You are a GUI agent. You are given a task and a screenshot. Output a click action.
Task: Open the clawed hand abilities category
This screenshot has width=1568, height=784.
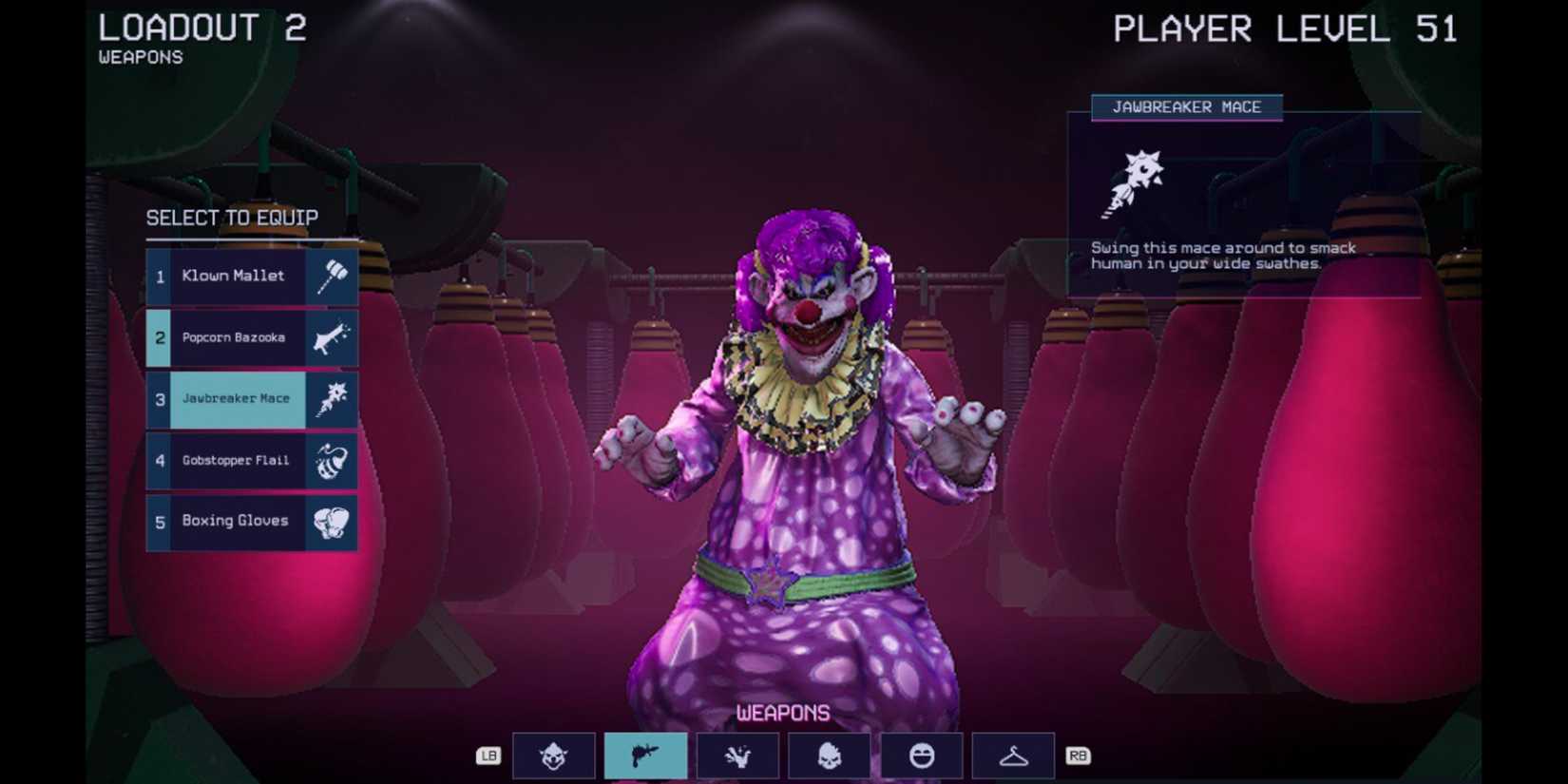(738, 755)
